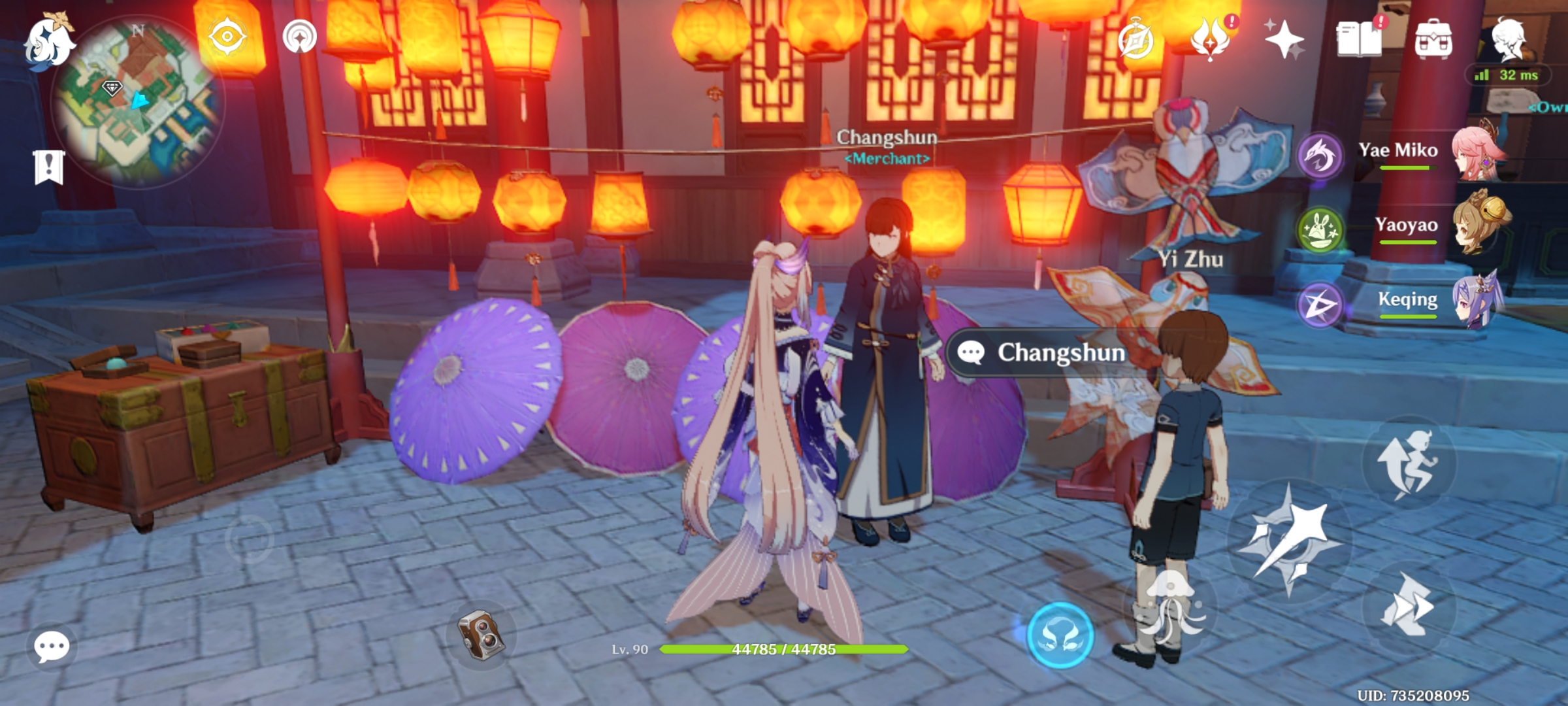Click the party setup icon top left
The image size is (1568, 706).
[x=299, y=37]
